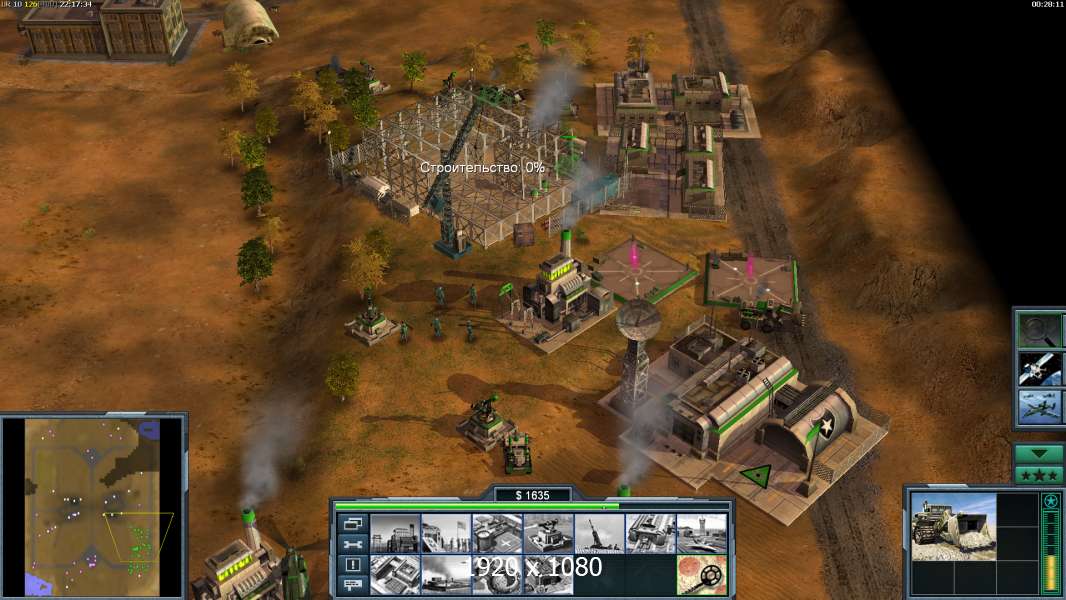
Task: Select the barracks build icon with flag
Action: click(x=445, y=533)
